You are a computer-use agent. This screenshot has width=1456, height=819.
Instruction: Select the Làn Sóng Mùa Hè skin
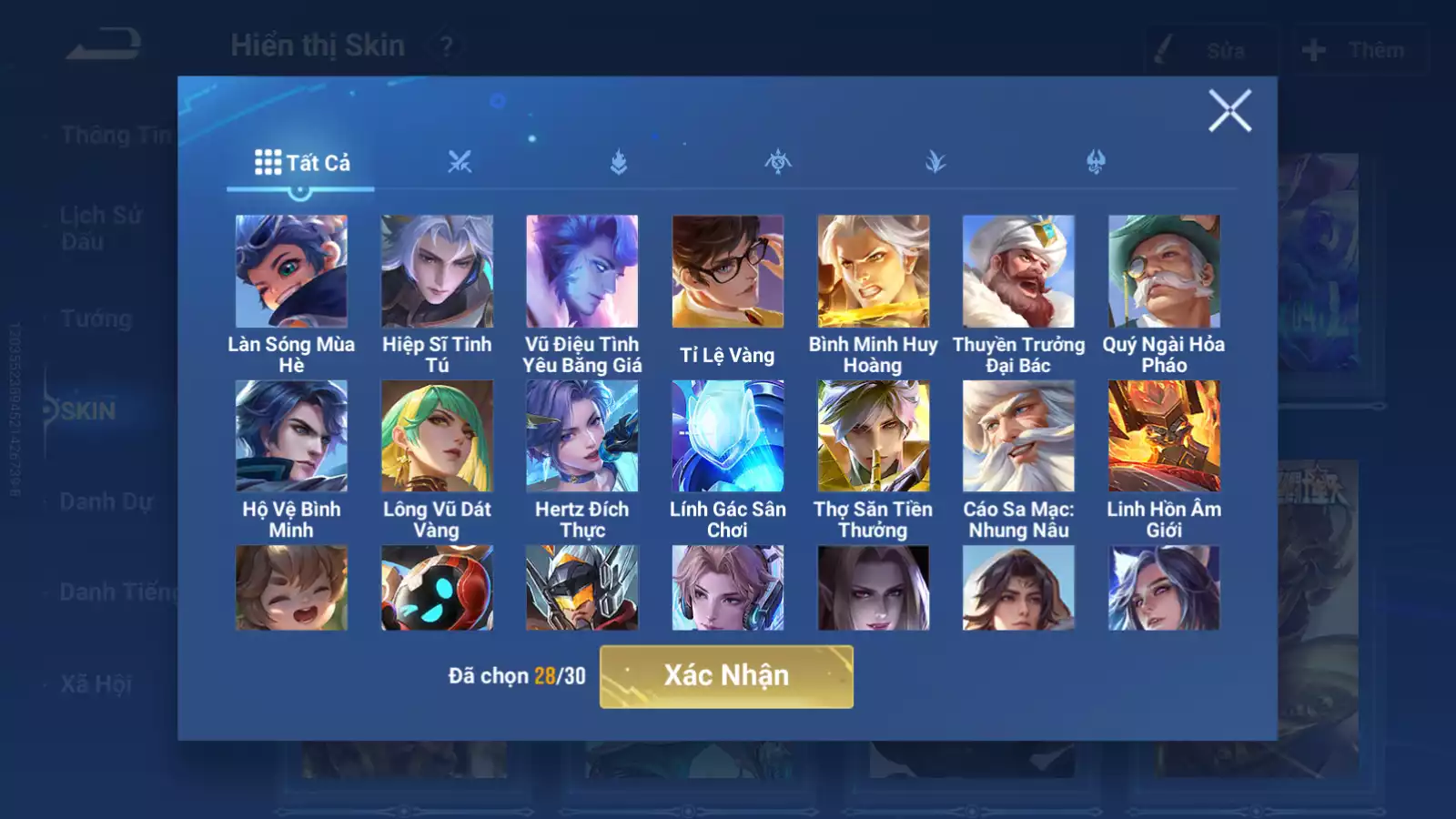291,271
